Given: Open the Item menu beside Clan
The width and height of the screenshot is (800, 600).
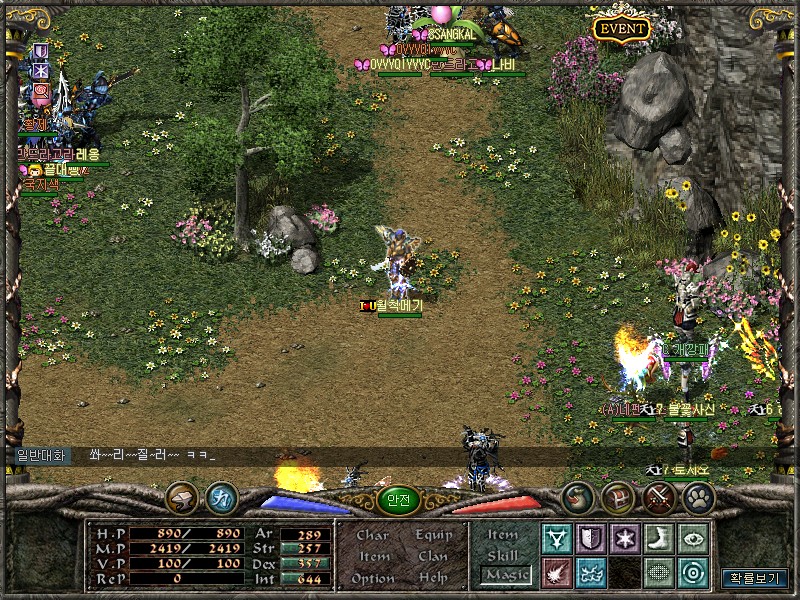Looking at the screenshot, I should 374,557.
